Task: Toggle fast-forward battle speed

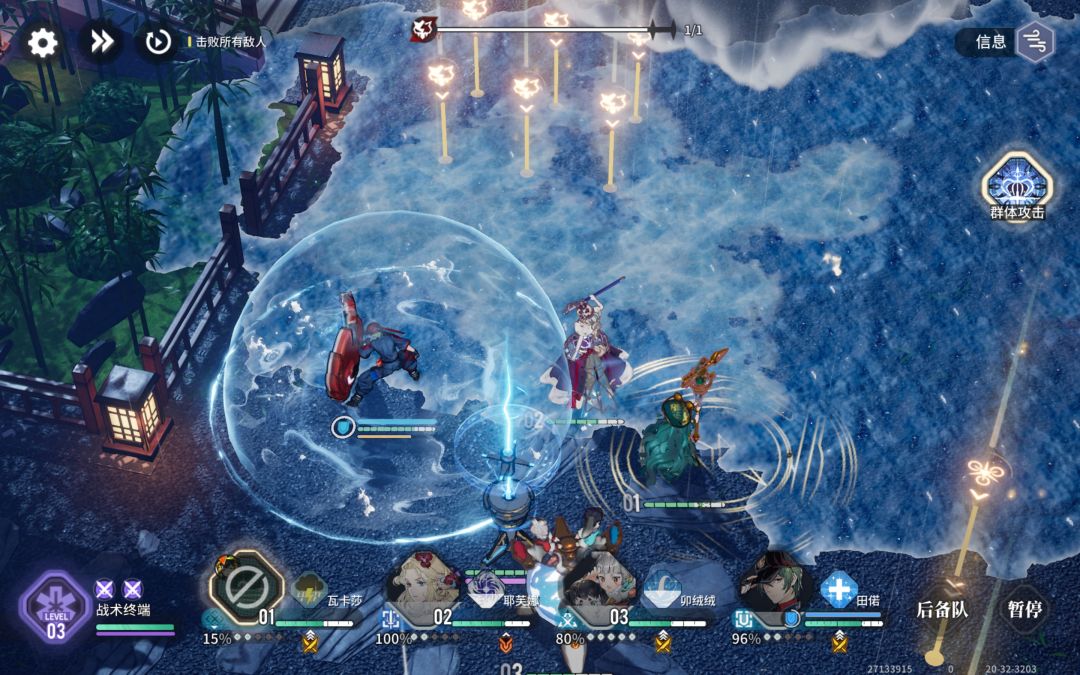Action: [101, 42]
